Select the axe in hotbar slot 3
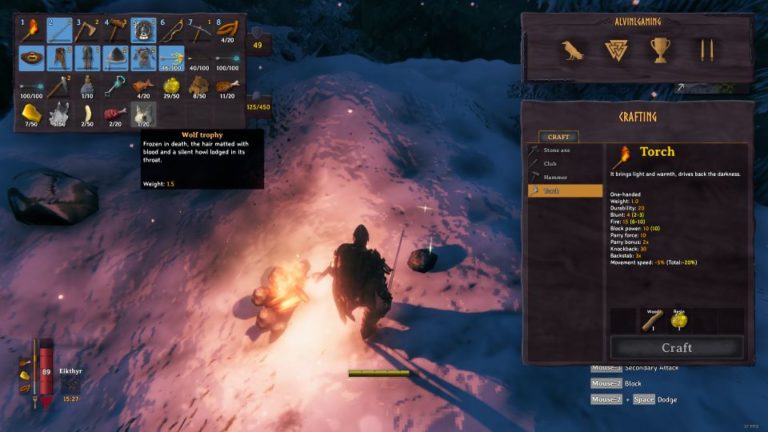The height and width of the screenshot is (432, 768). (88, 30)
